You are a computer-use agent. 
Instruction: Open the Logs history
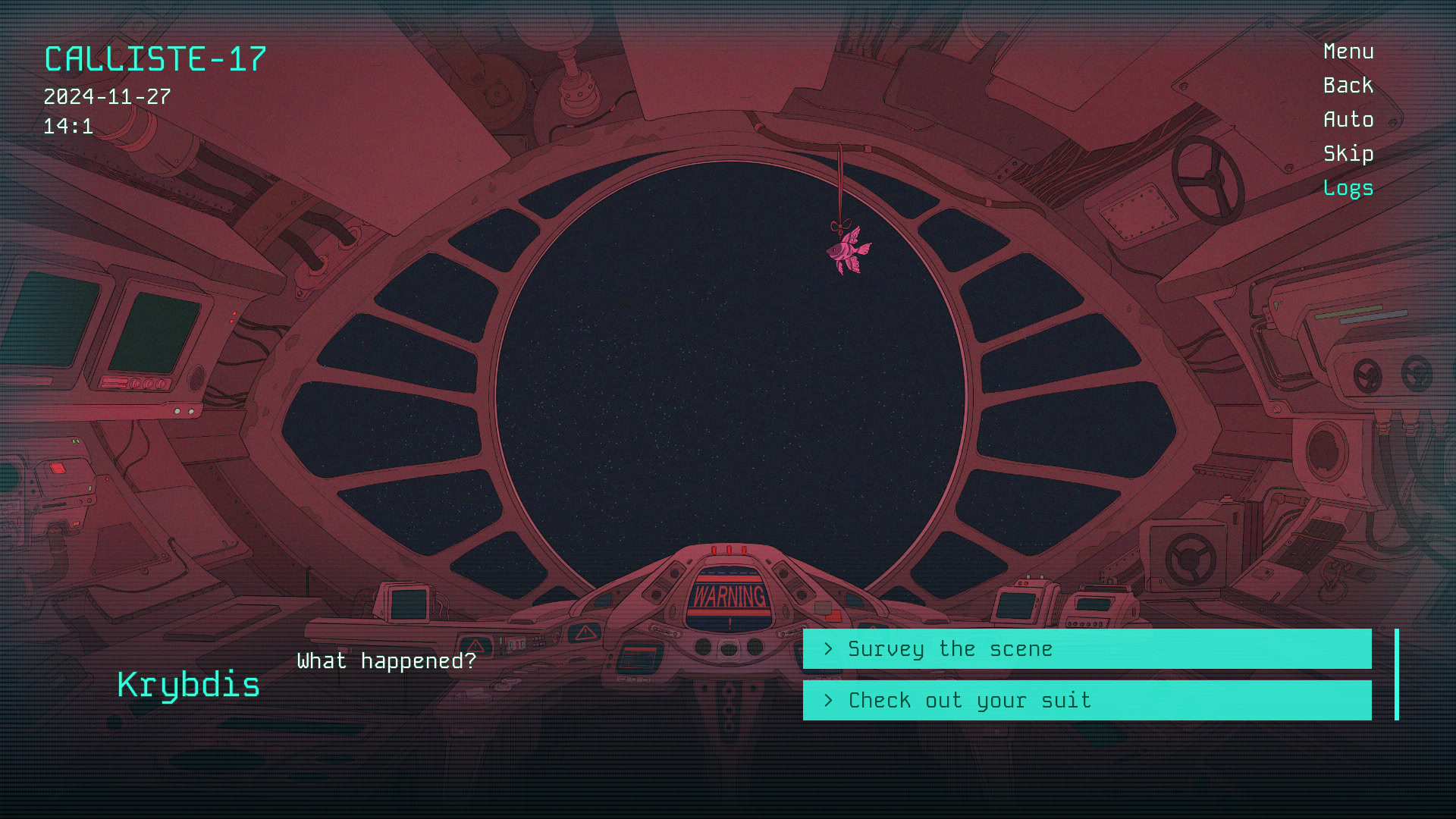tap(1348, 188)
